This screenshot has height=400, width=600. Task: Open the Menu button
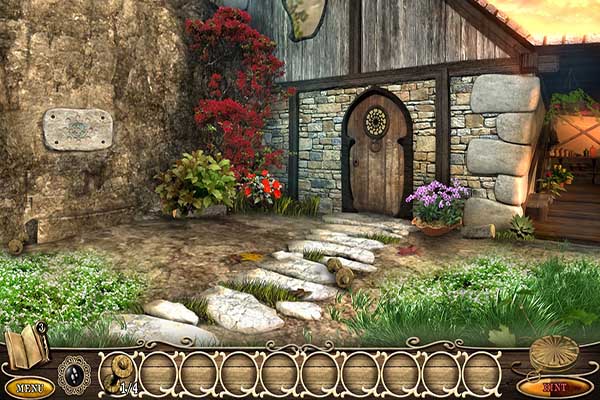coord(29,387)
